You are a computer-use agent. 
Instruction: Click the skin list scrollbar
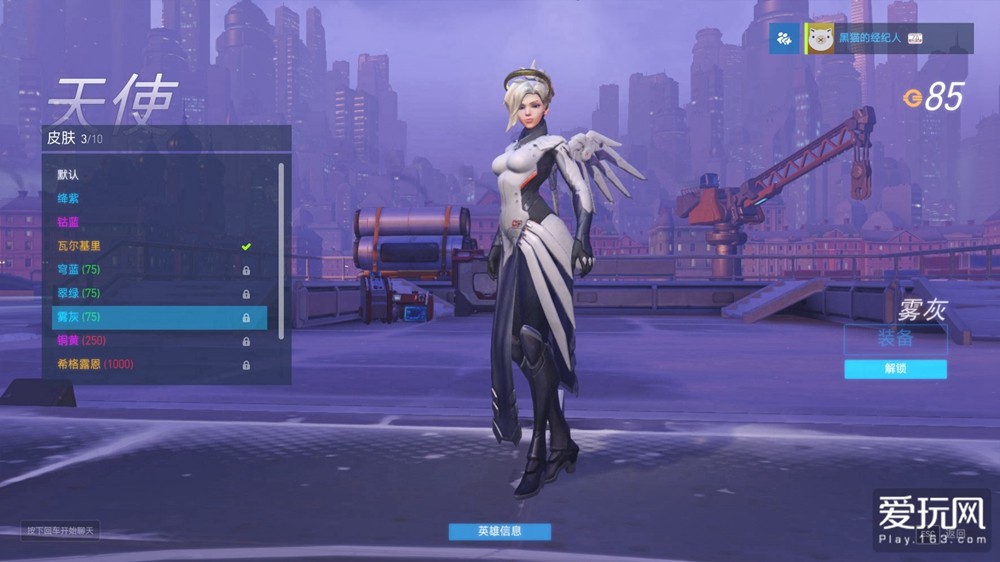281,250
